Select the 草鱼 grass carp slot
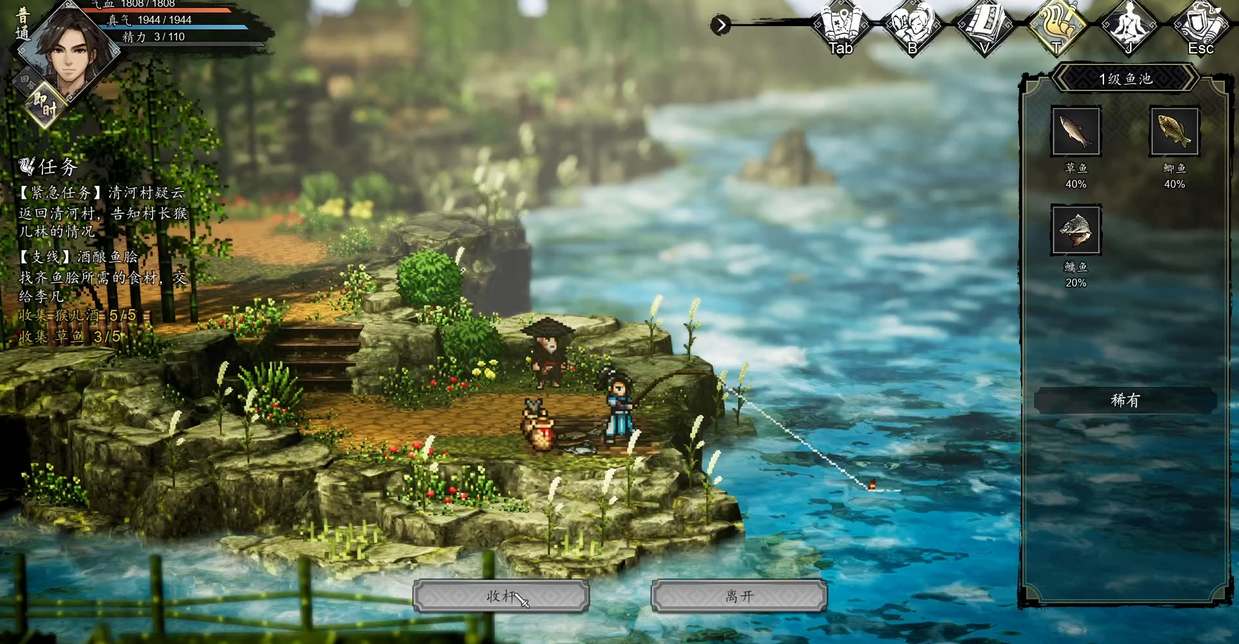This screenshot has width=1239, height=644. [x=1076, y=132]
